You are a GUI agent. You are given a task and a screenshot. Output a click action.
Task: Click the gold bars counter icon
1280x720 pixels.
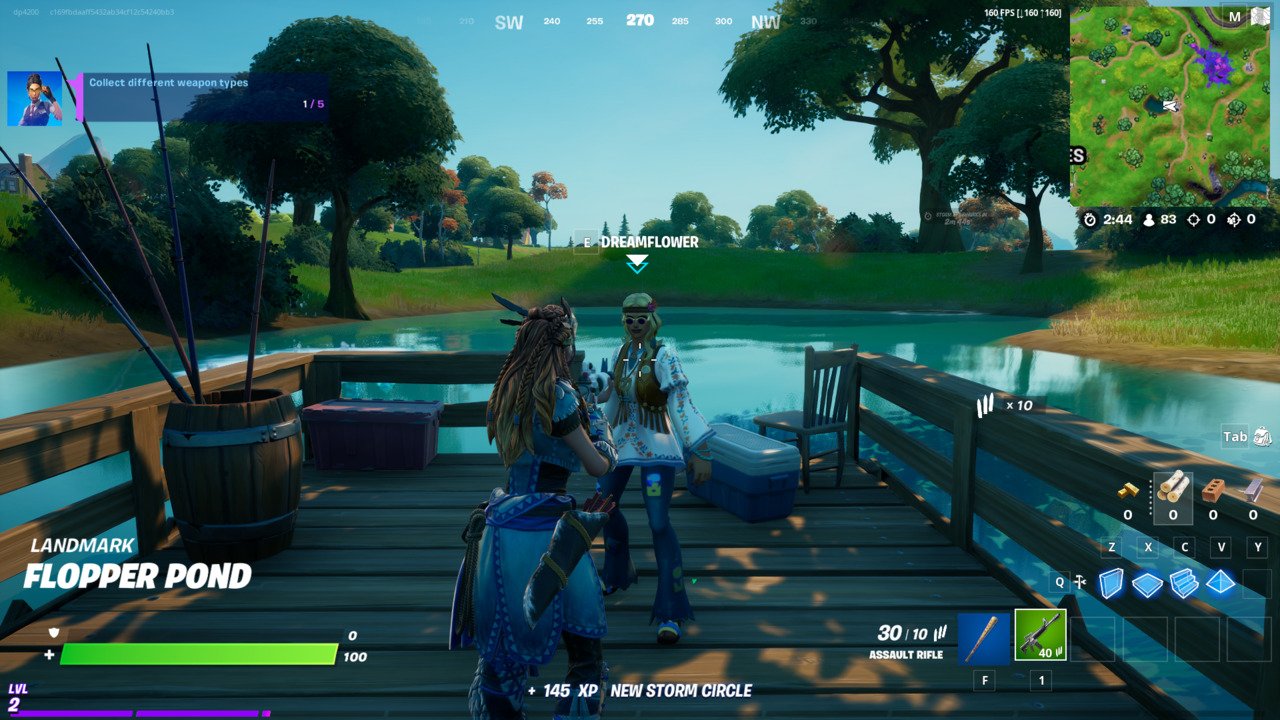(x=1128, y=490)
